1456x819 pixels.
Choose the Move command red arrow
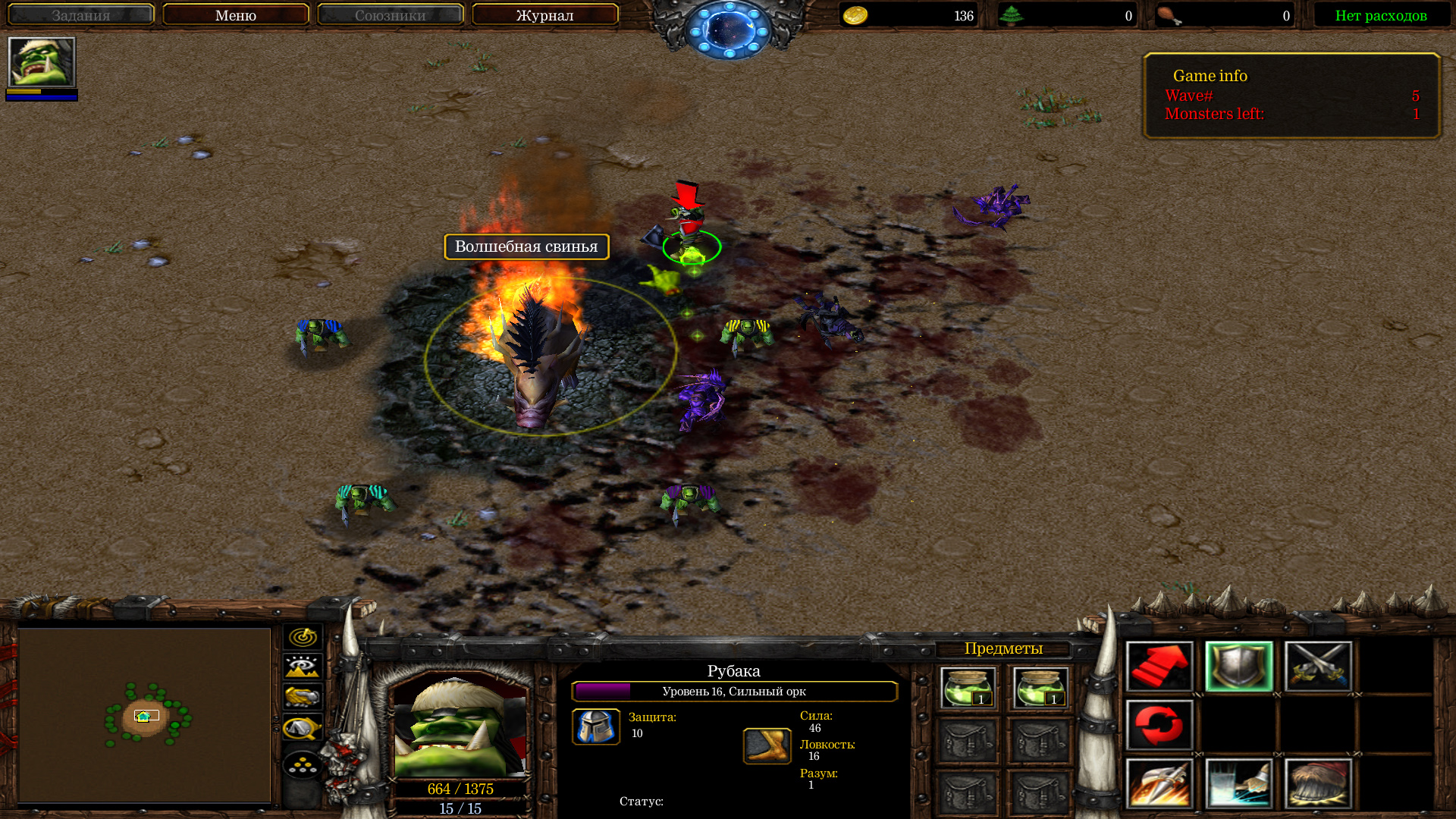click(1159, 667)
